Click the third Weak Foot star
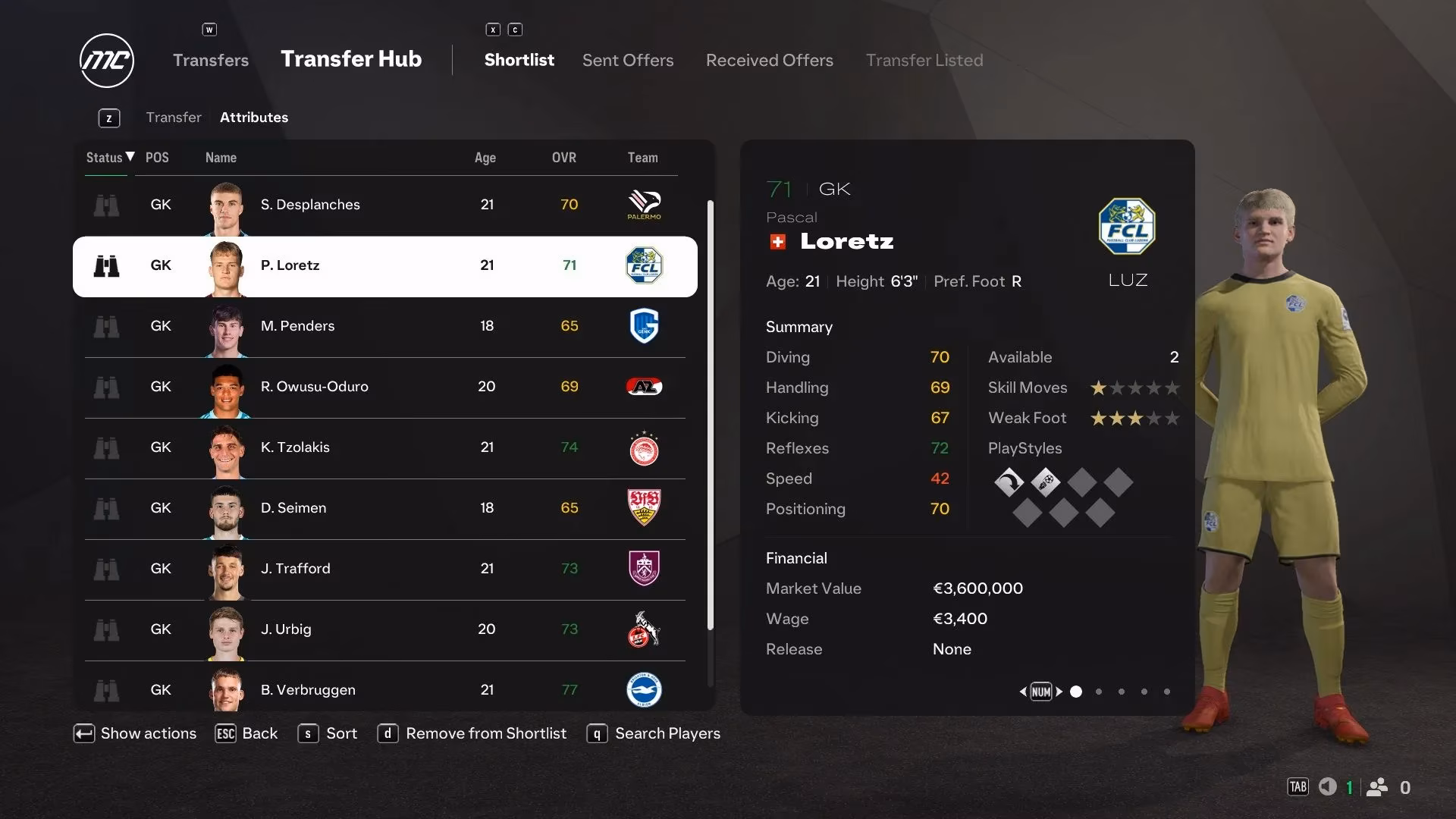1456x819 pixels. [x=1134, y=418]
